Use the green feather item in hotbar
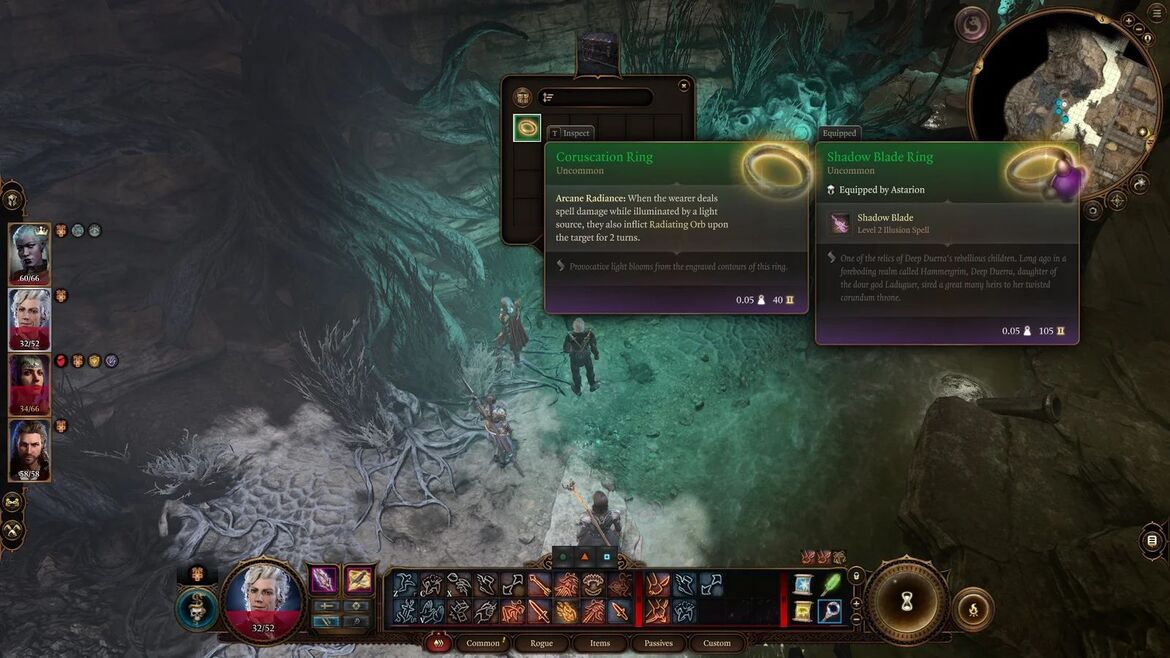Screen dimensions: 1170x658 (830, 584)
